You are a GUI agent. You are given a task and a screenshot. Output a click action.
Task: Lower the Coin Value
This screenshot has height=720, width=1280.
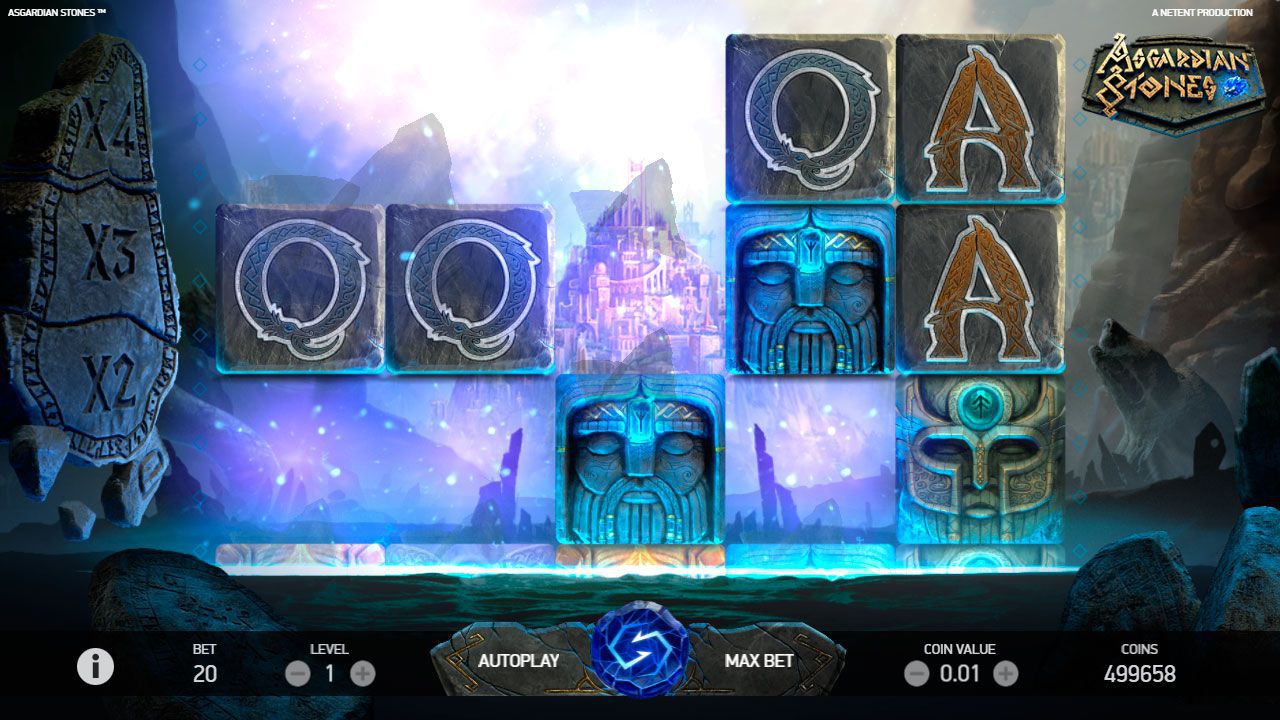coord(916,674)
